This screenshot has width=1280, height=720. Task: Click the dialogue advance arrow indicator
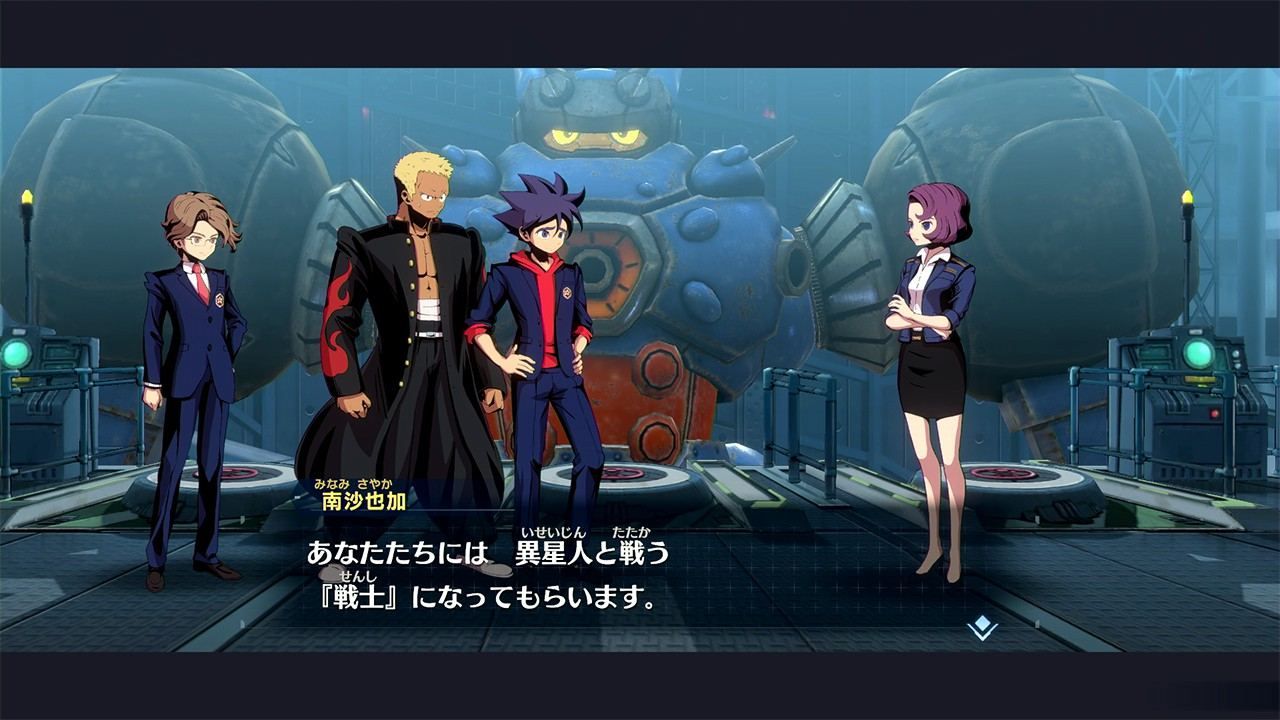(983, 628)
